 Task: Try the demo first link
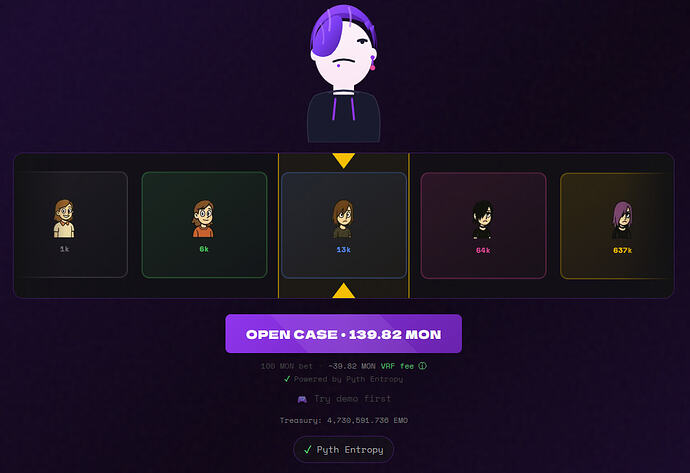[x=343, y=398]
